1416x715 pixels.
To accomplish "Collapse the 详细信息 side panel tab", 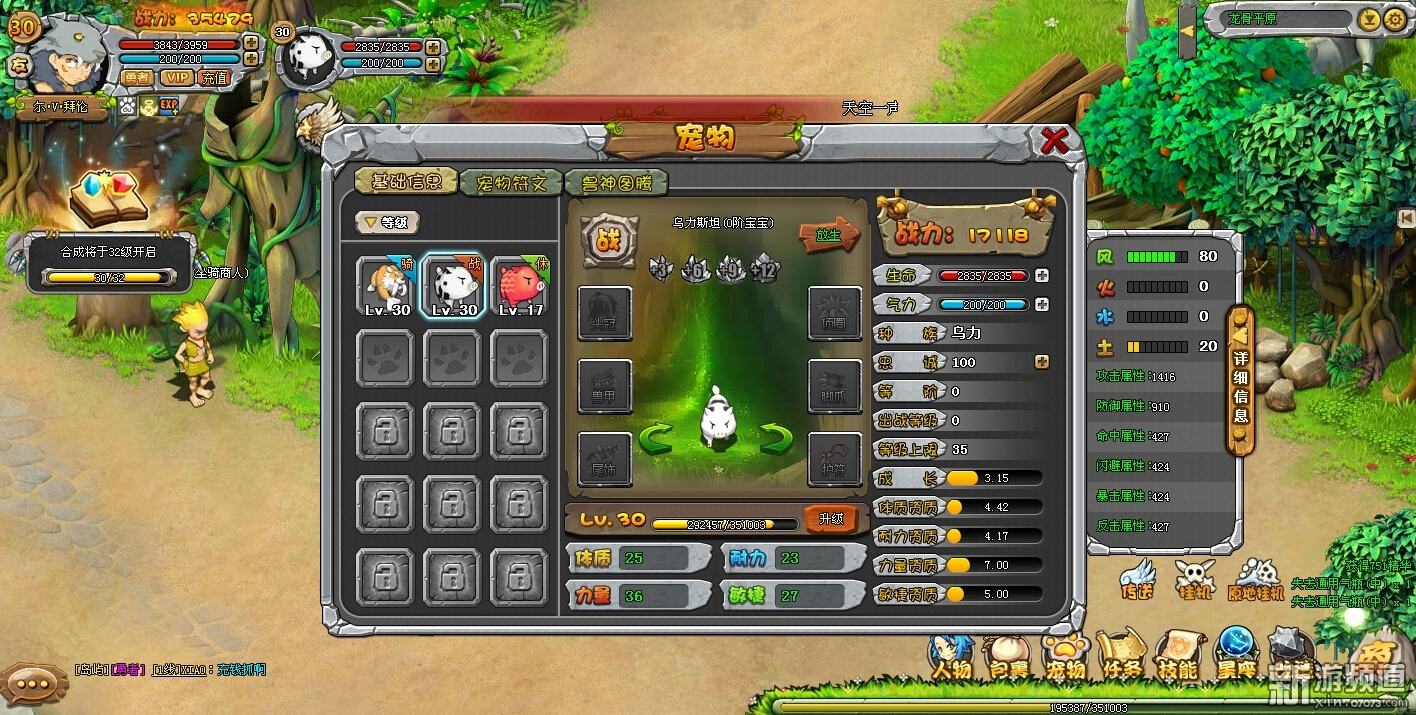I will click(x=1240, y=380).
